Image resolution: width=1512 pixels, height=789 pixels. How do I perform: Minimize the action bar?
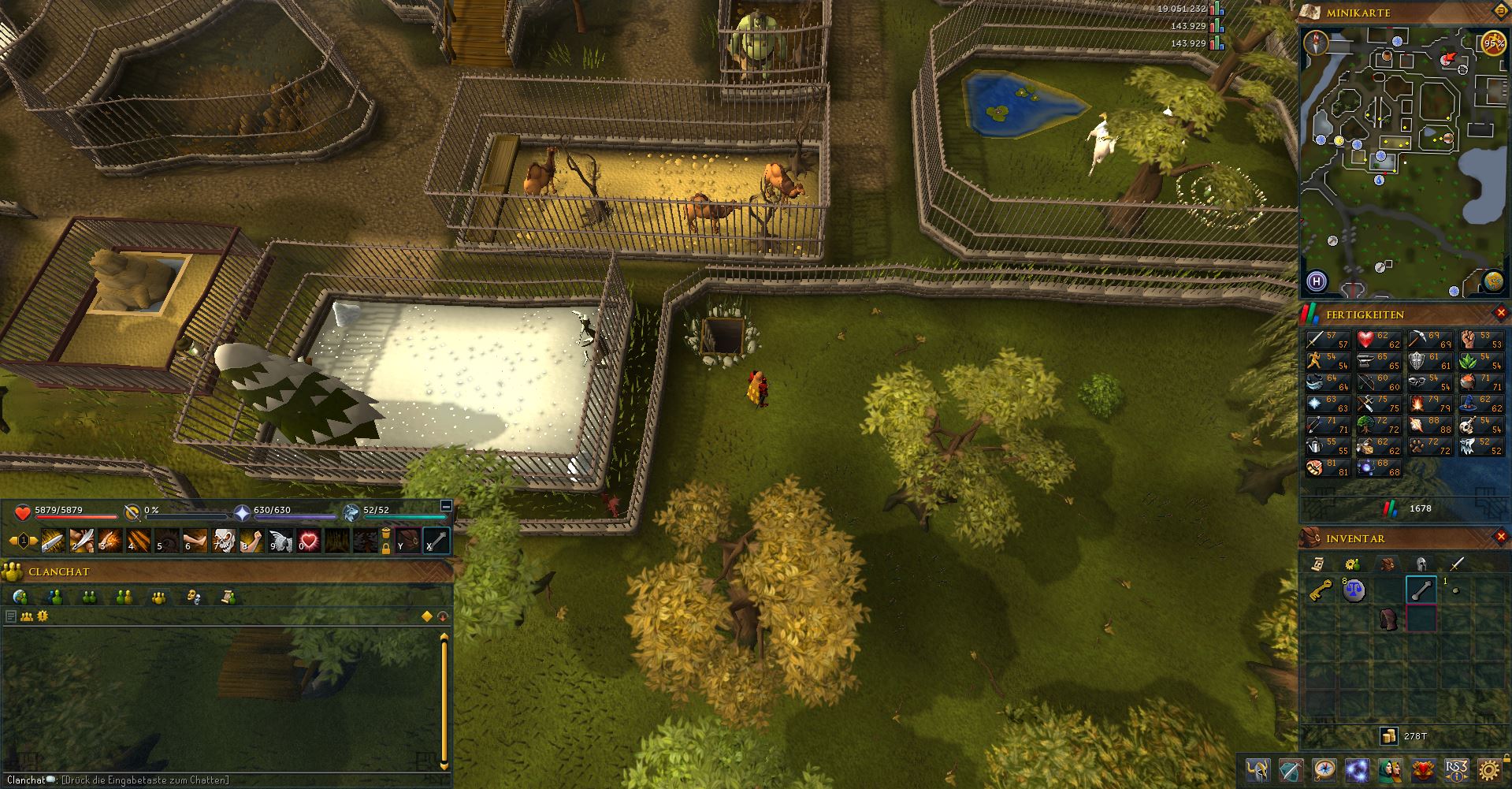tap(445, 506)
